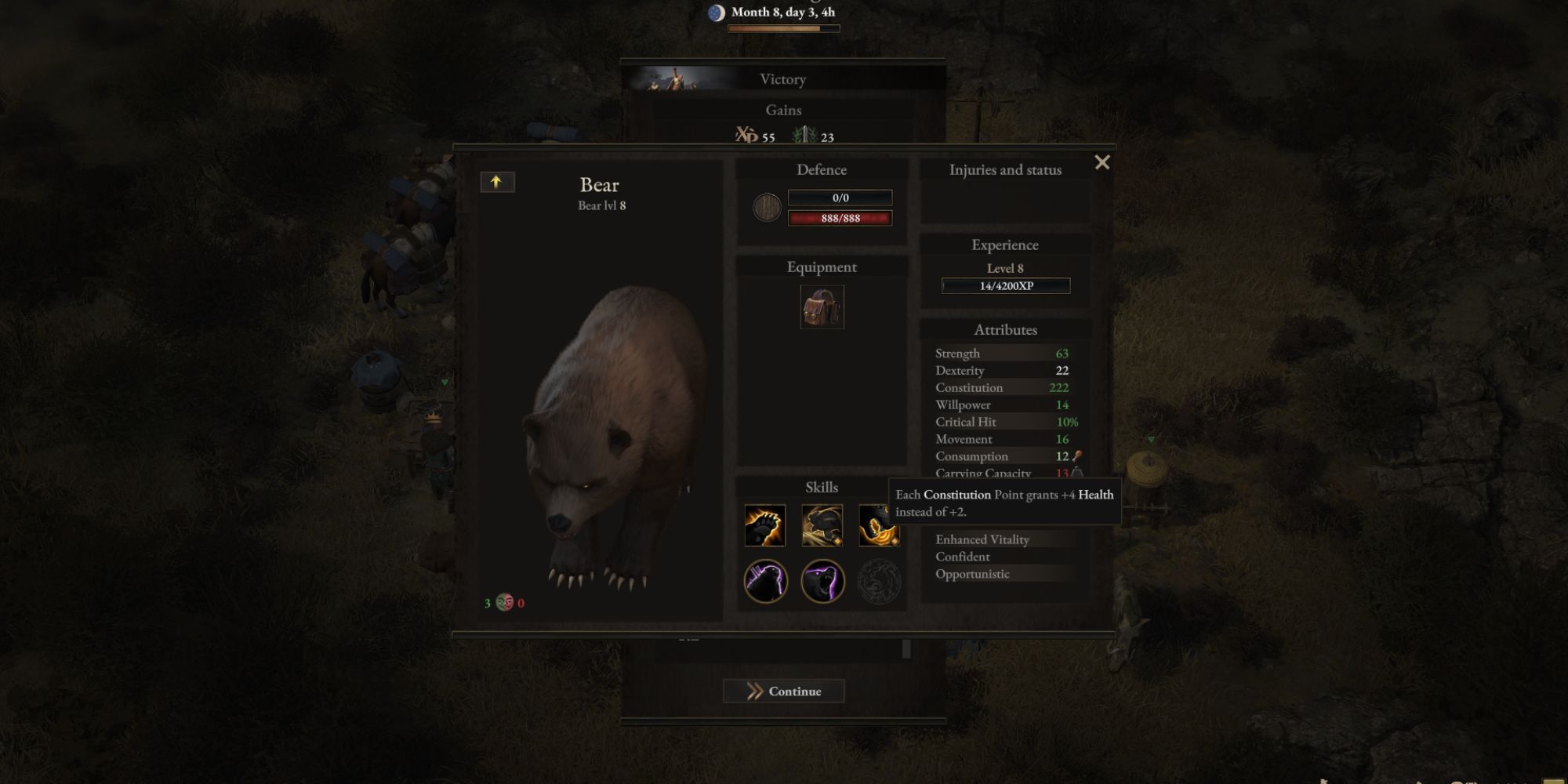This screenshot has width=1568, height=784.
Task: Expand the Injuries and status section
Action: coord(1006,169)
